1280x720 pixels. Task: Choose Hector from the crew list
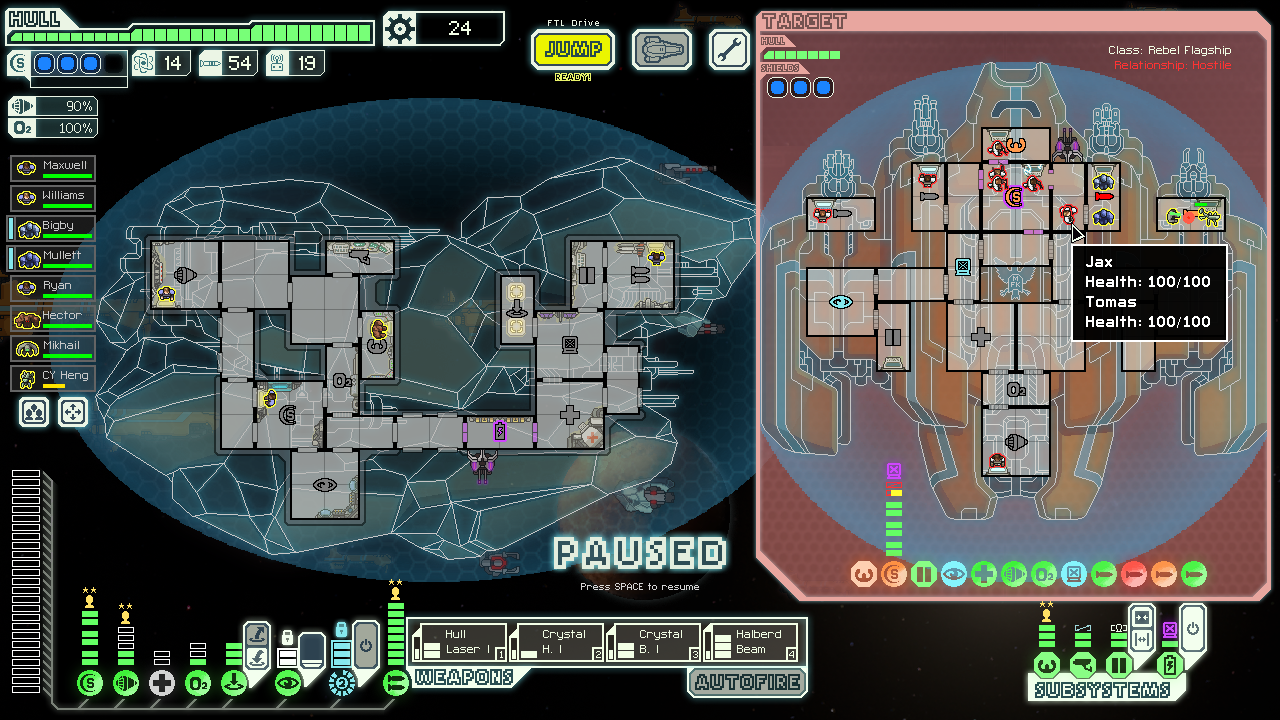pos(53,318)
